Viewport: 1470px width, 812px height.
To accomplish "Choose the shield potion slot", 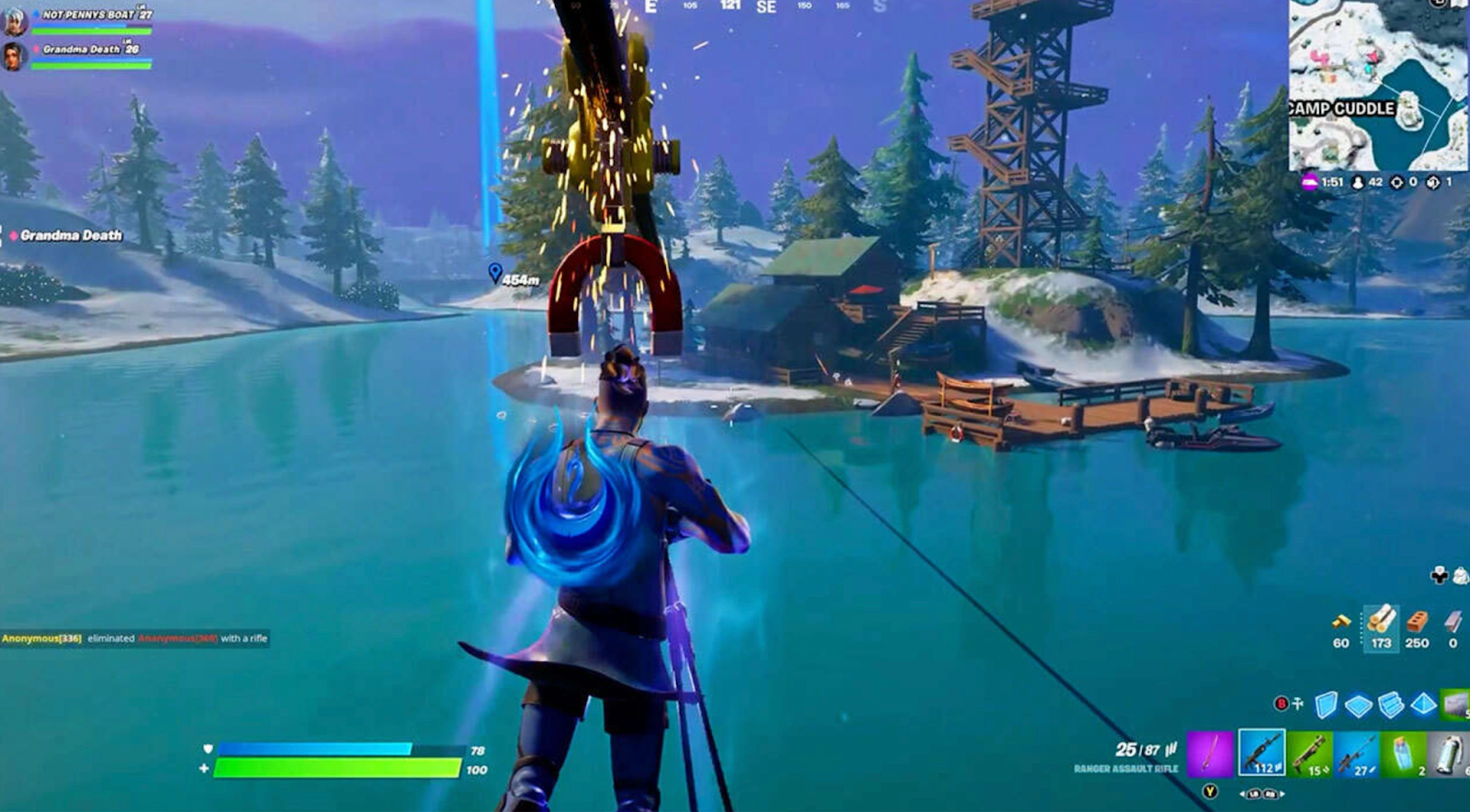I will click(1404, 753).
